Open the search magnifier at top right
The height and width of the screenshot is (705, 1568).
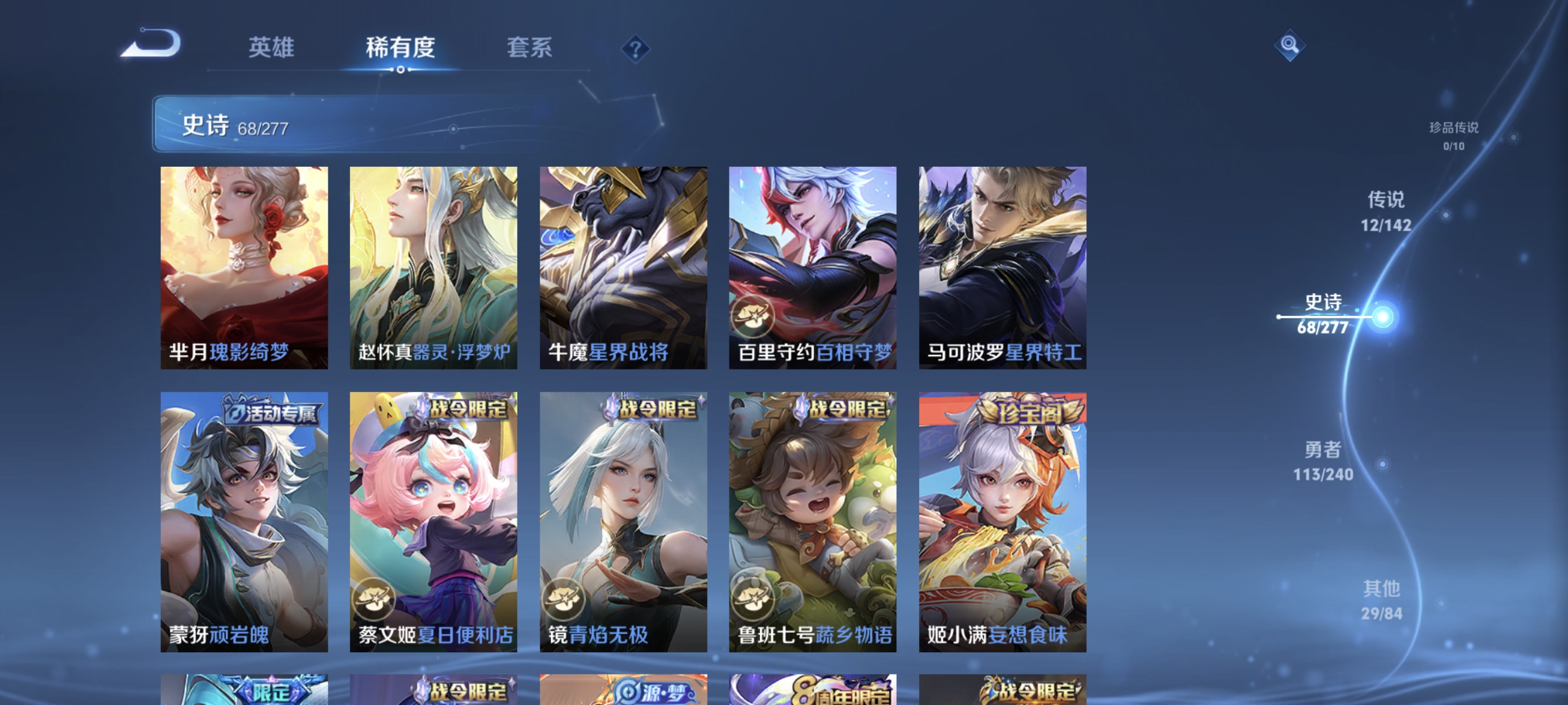pyautogui.click(x=1290, y=45)
